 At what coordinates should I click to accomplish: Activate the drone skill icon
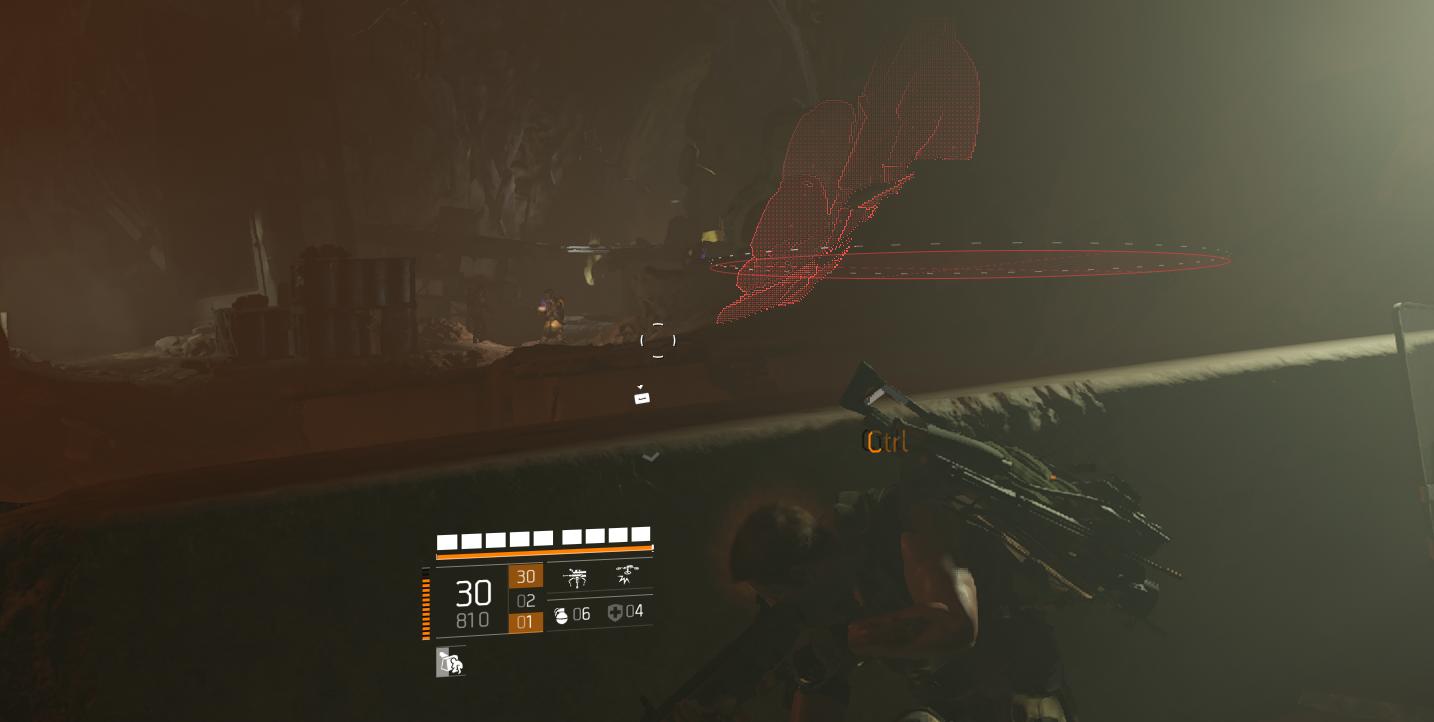tap(576, 577)
